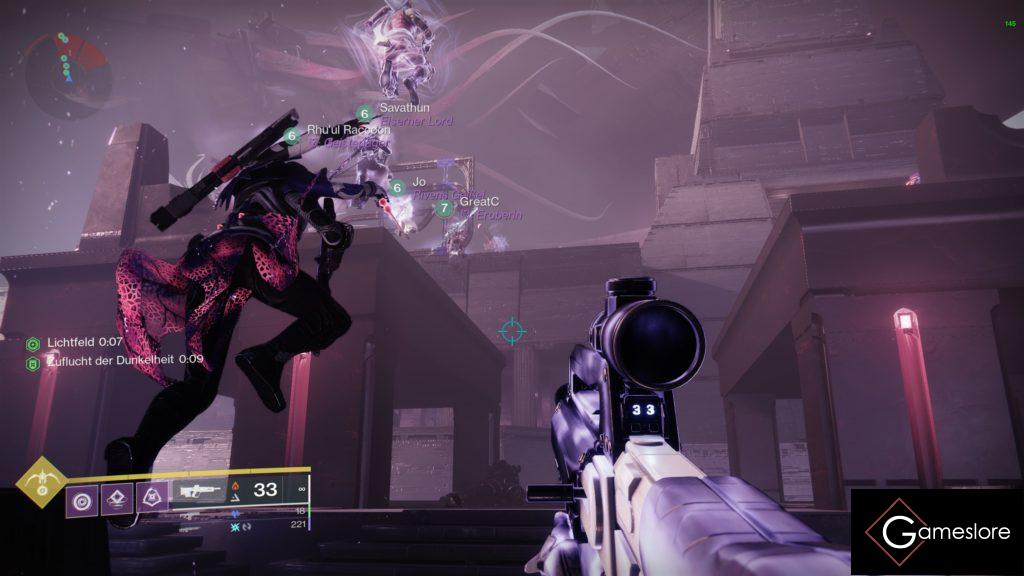This screenshot has width=1024, height=576.
Task: Choose the GreatC player nameplate
Action: click(478, 203)
